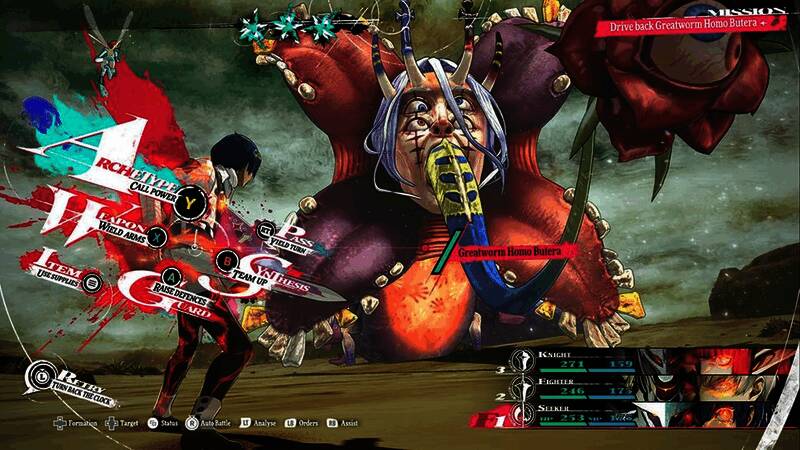The image size is (800, 450).
Task: Click the Mission objective banner
Action: [x=689, y=21]
